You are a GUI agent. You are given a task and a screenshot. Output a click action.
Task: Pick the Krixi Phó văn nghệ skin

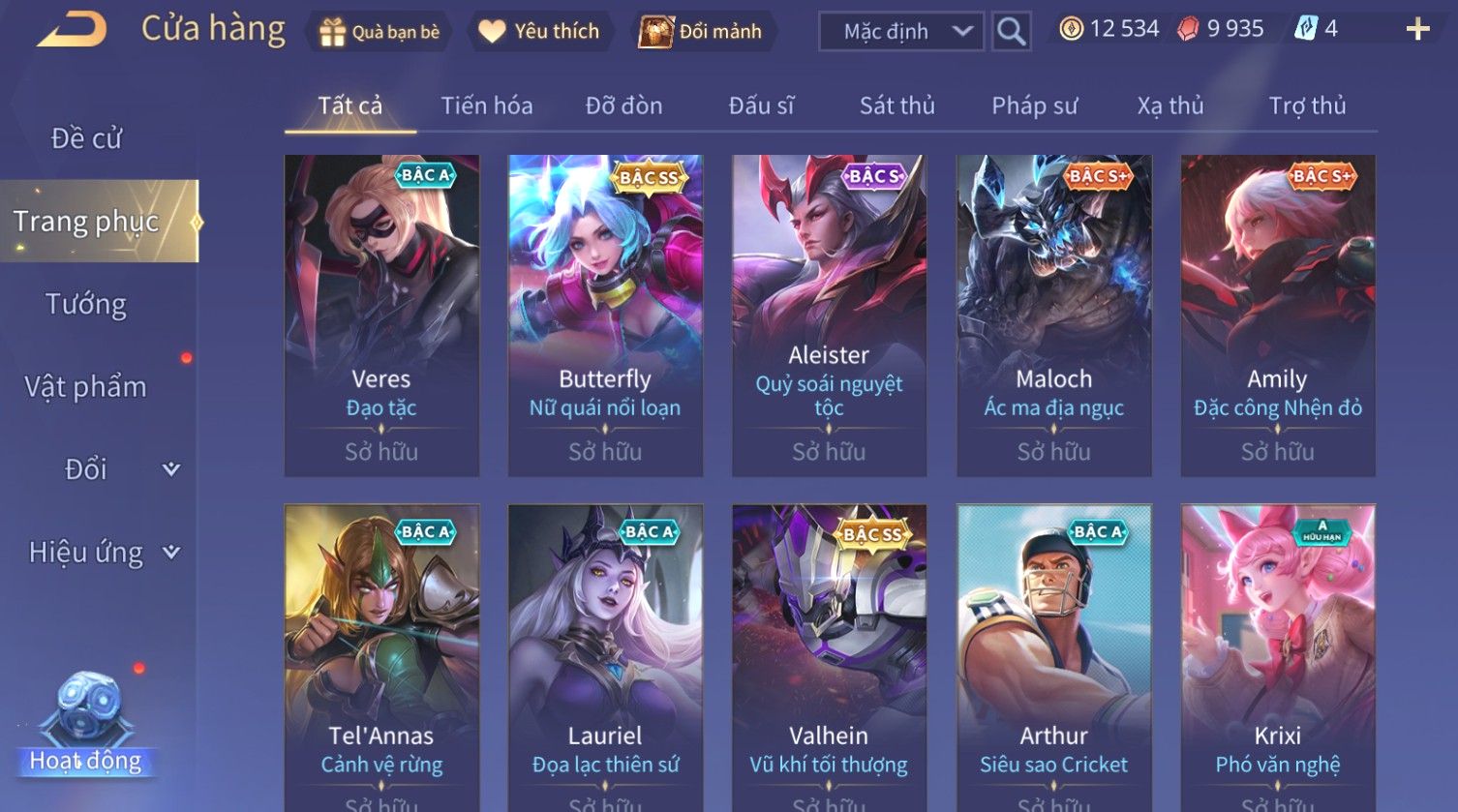pyautogui.click(x=1277, y=658)
